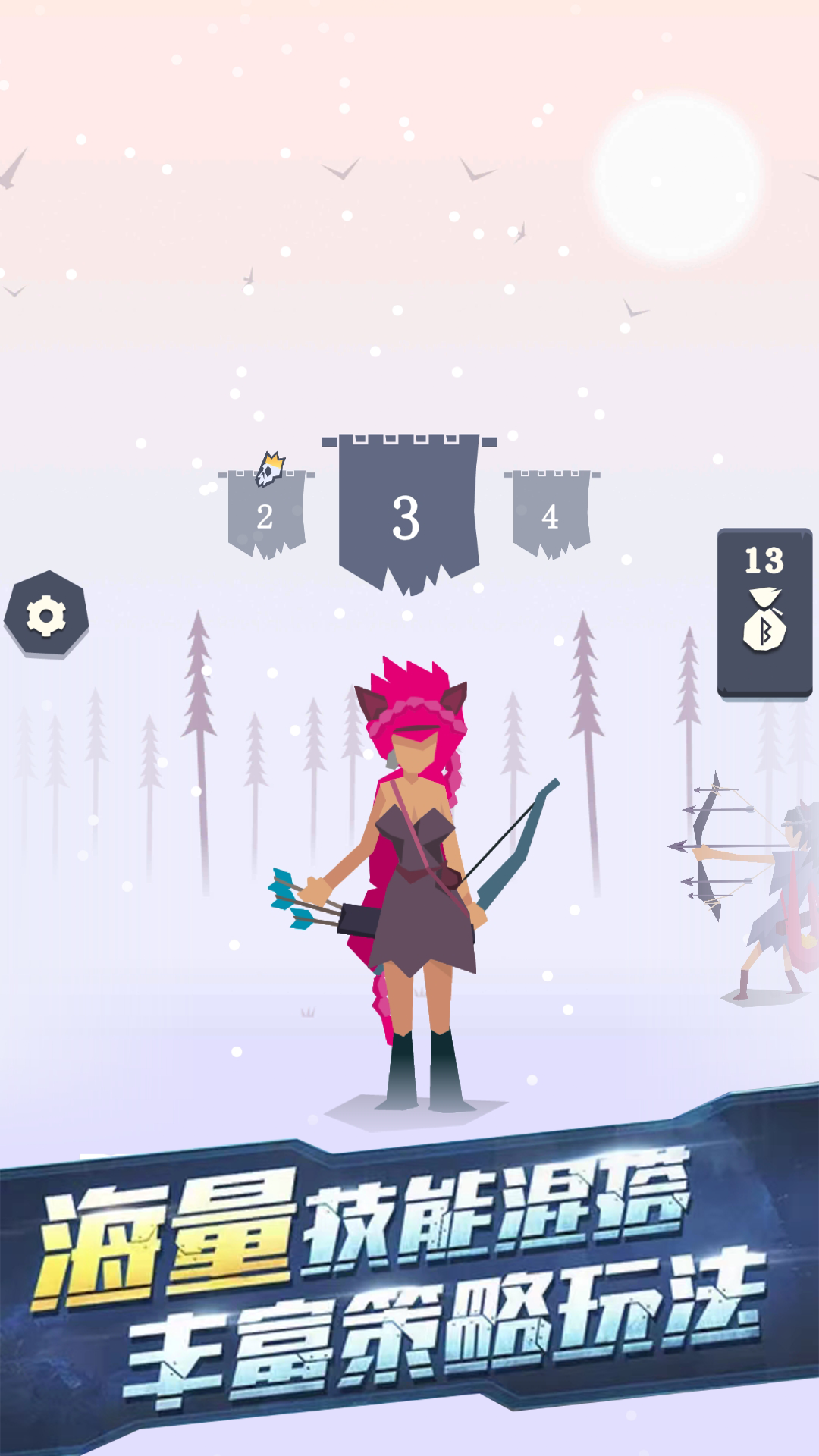The width and height of the screenshot is (819, 1456).
Task: Choose the level 2 skull banner
Action: 266,513
